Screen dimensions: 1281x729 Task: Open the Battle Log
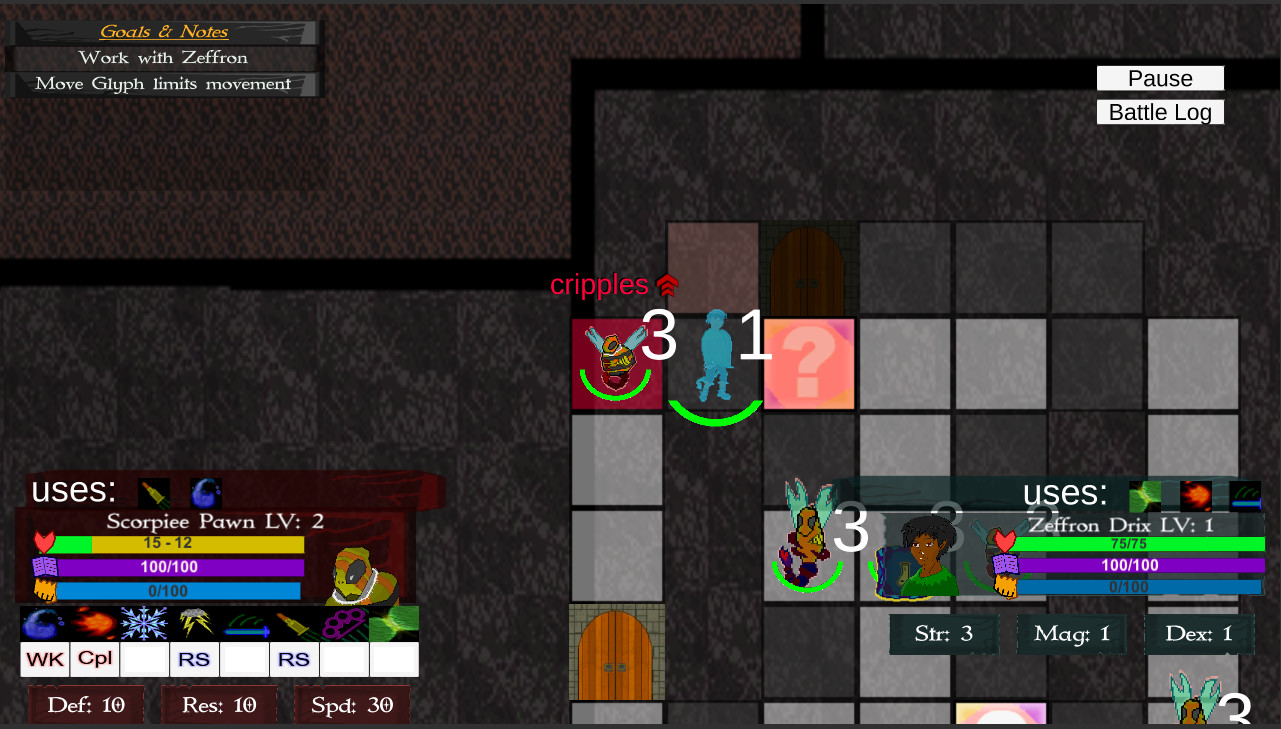pyautogui.click(x=1160, y=111)
